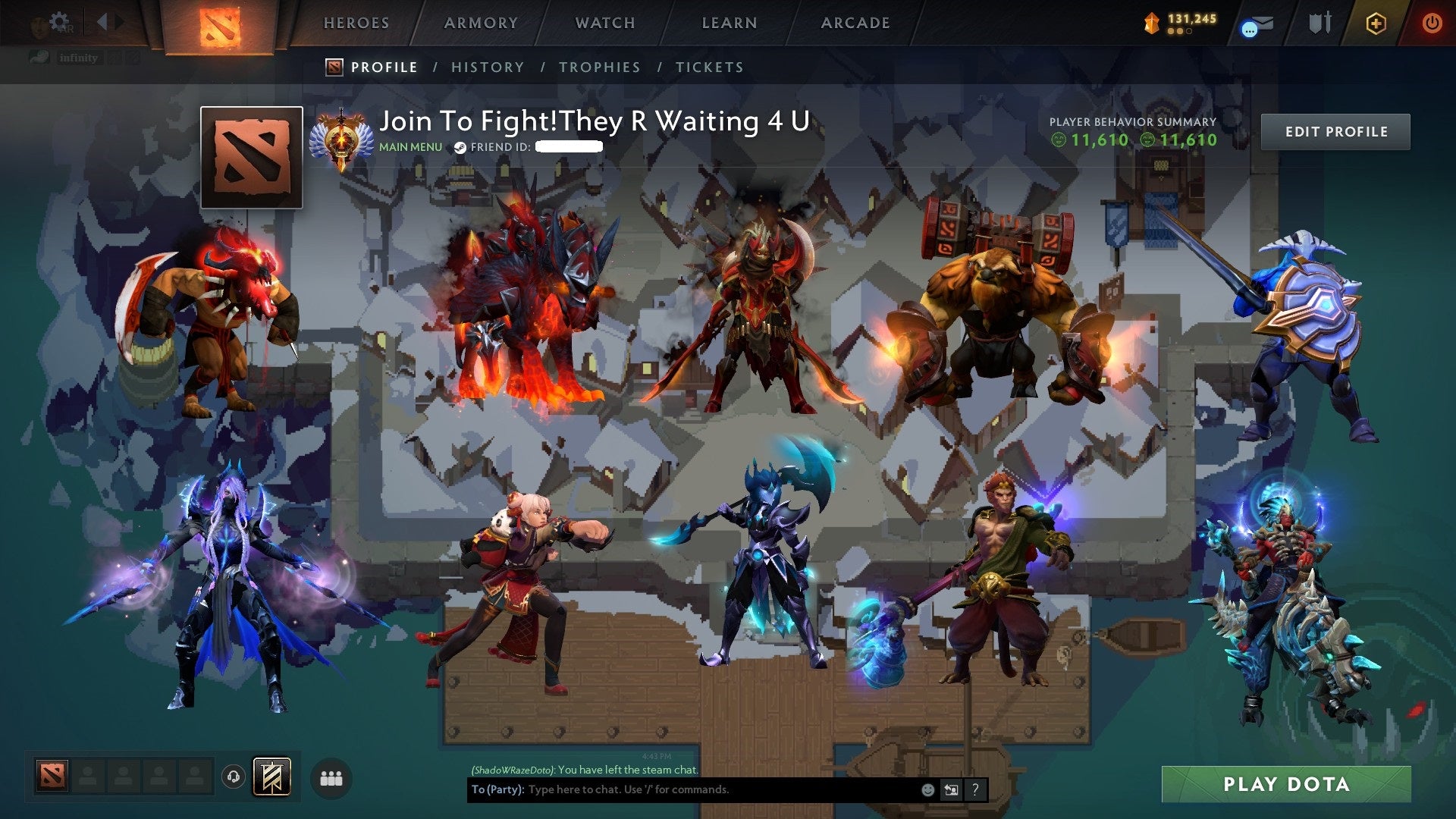Expand the MAIN MENU rank dropdown
The height and width of the screenshot is (819, 1456).
(x=409, y=148)
